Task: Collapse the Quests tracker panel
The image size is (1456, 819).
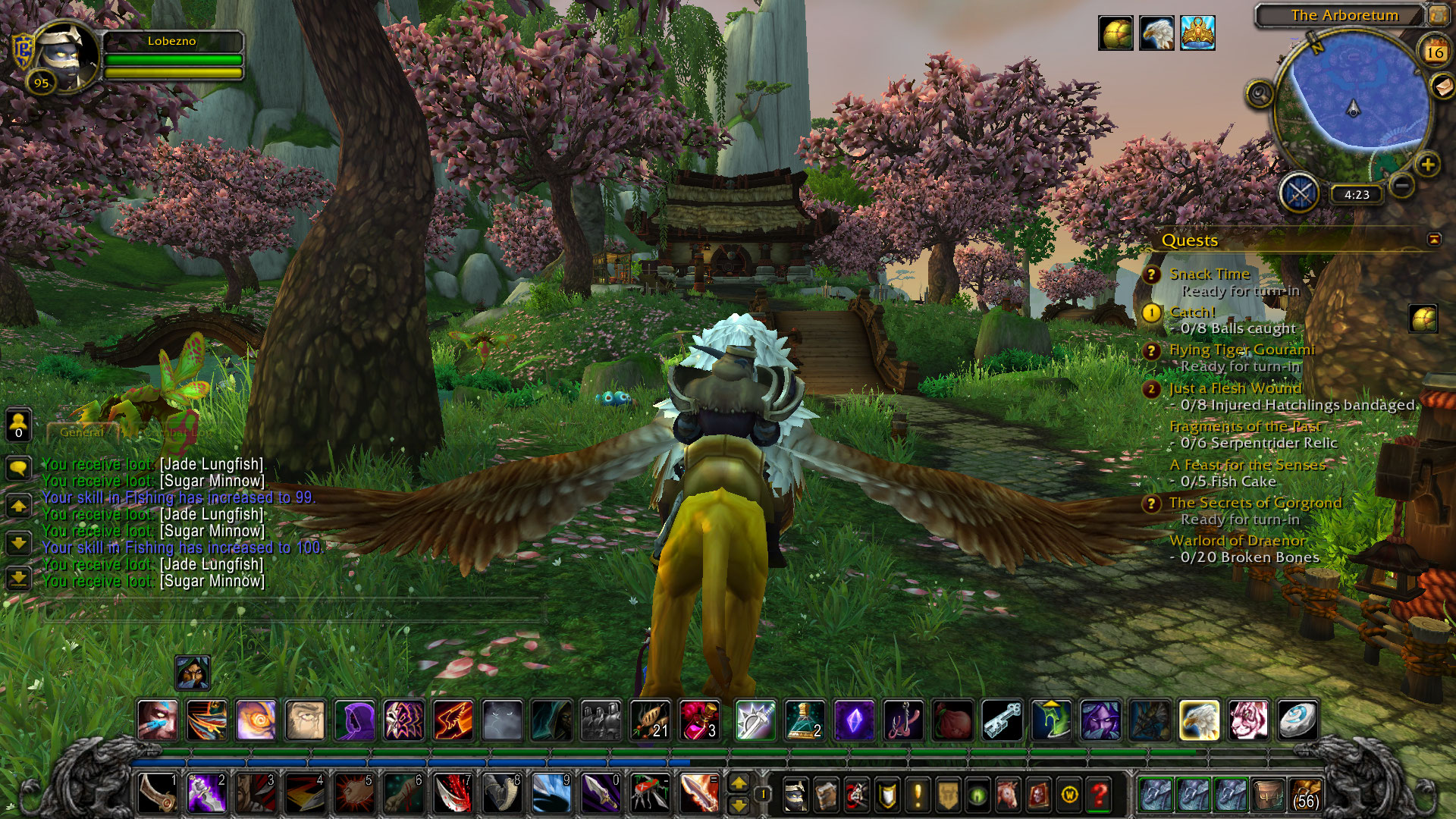Action: click(1433, 240)
